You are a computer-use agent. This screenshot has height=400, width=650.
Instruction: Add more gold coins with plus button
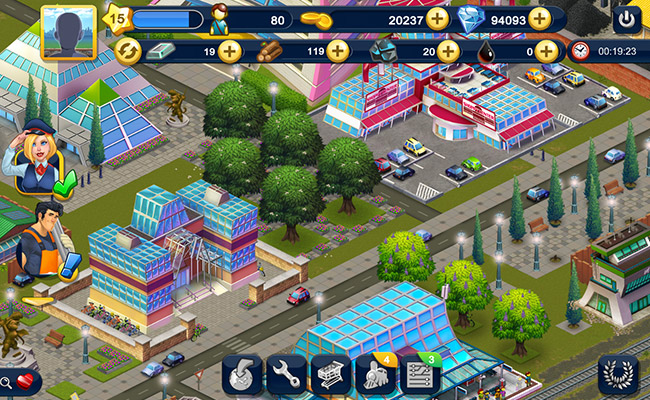tap(437, 19)
